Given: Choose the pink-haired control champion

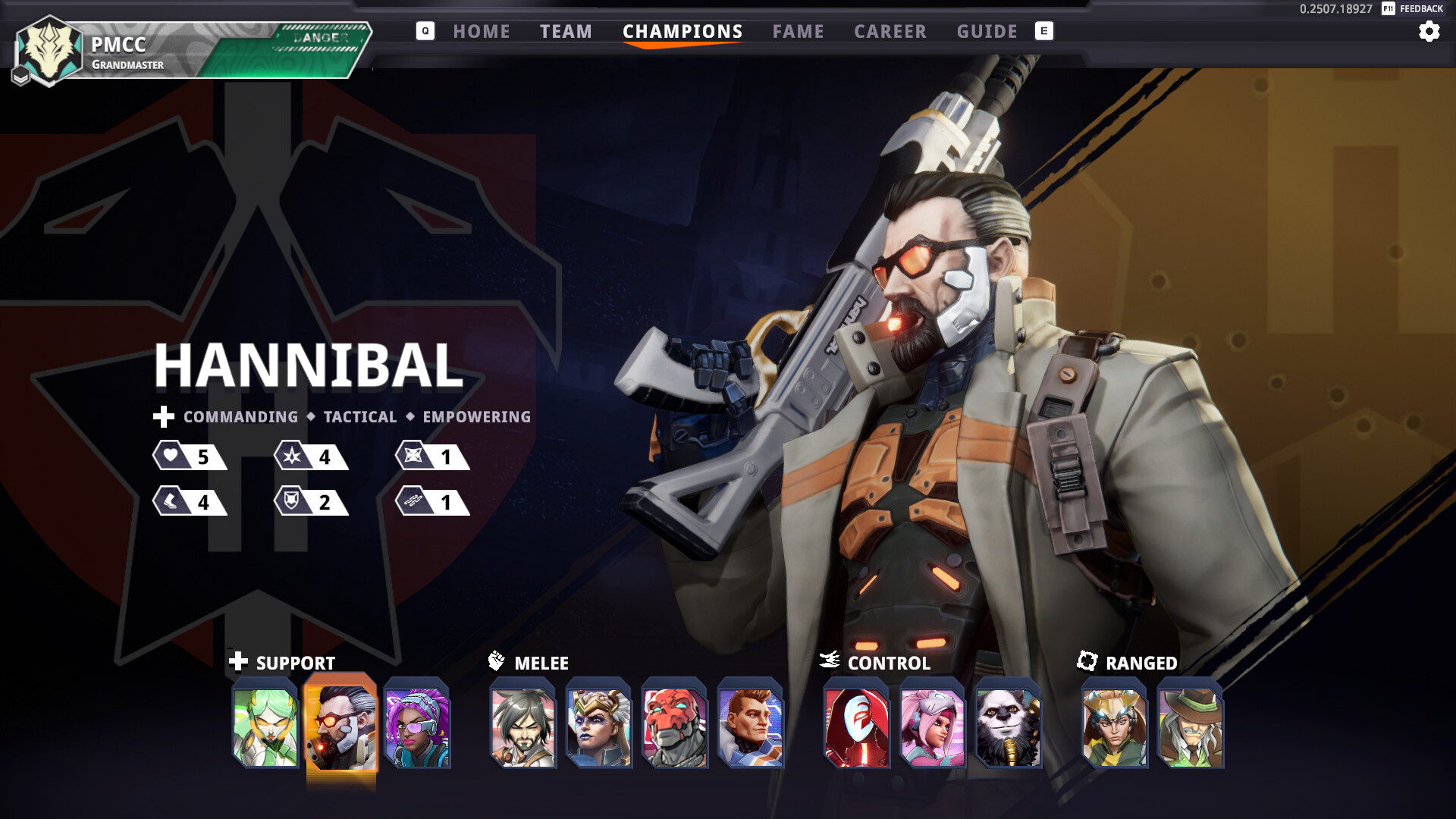Looking at the screenshot, I should point(933,724).
